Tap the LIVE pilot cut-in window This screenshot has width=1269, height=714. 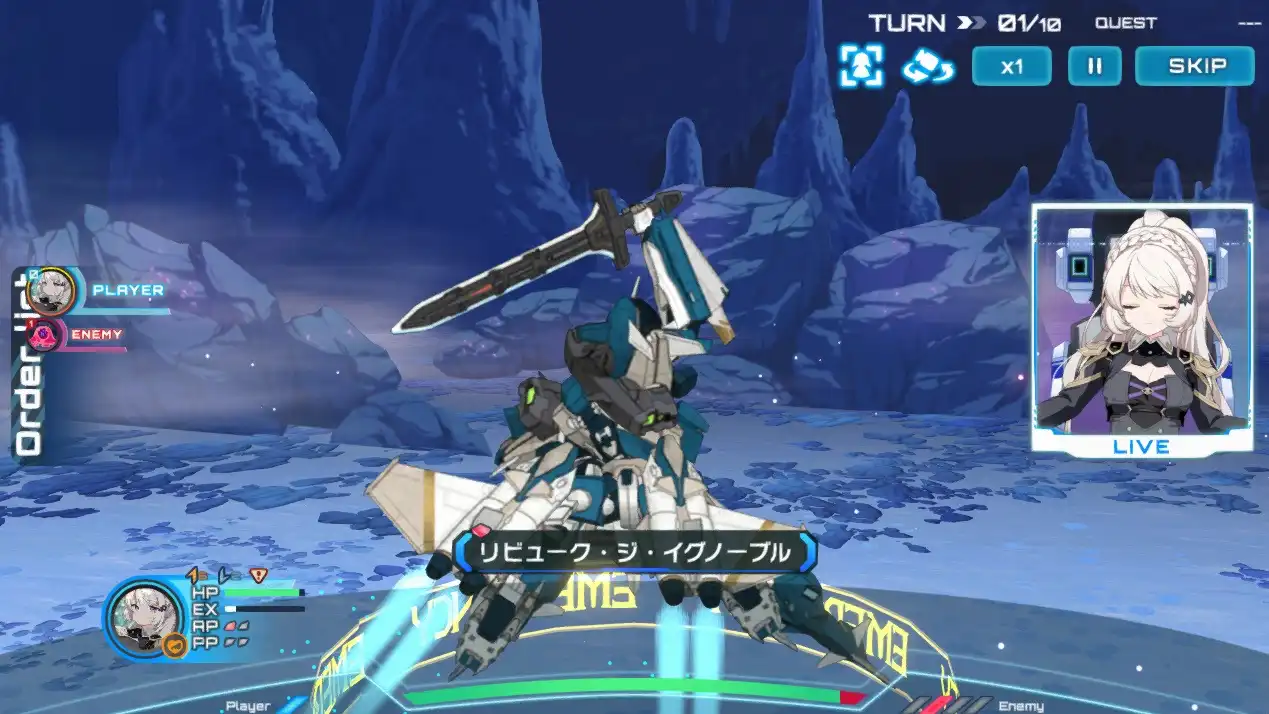click(x=1142, y=329)
